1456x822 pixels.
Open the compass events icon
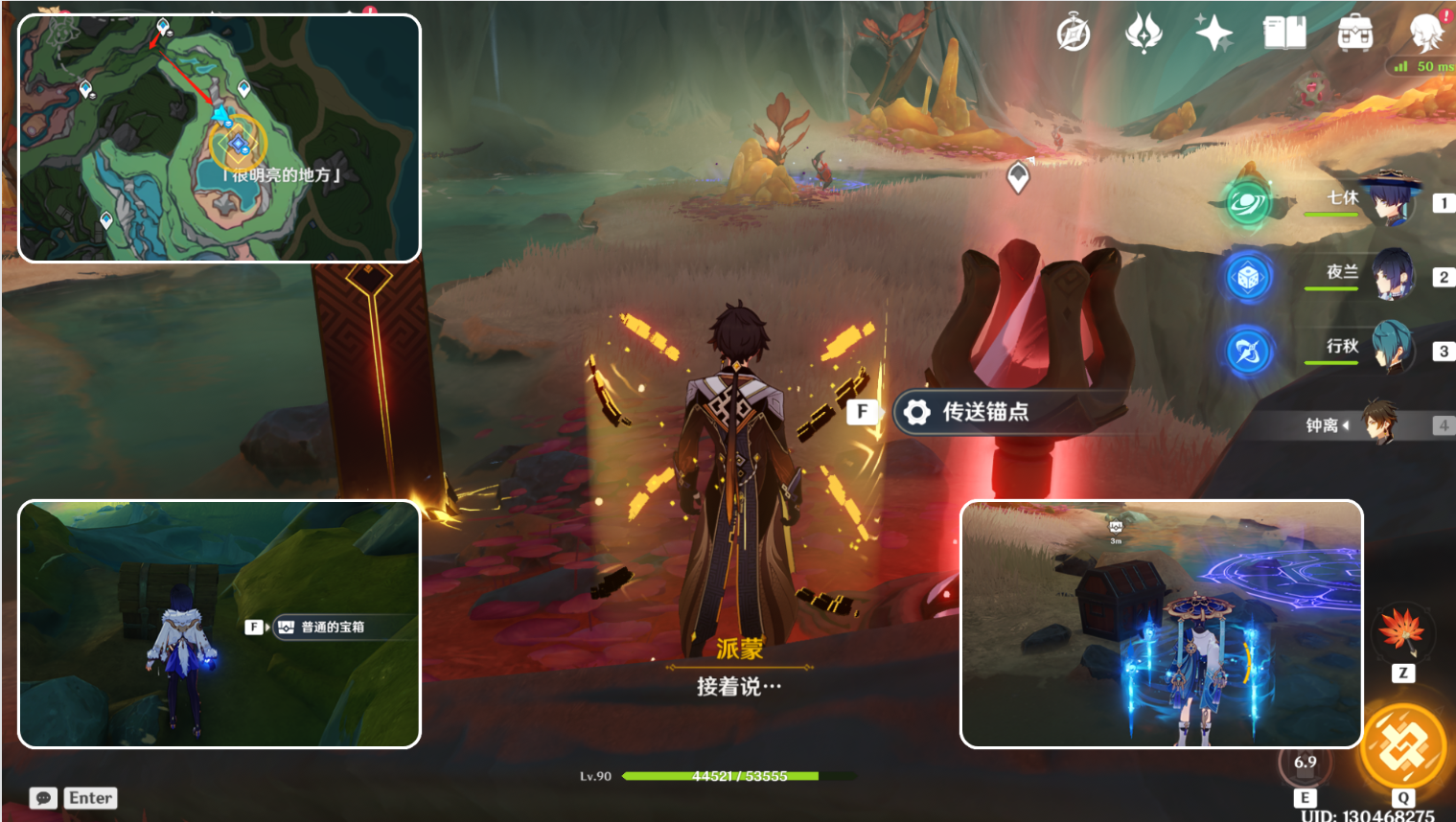click(1074, 34)
